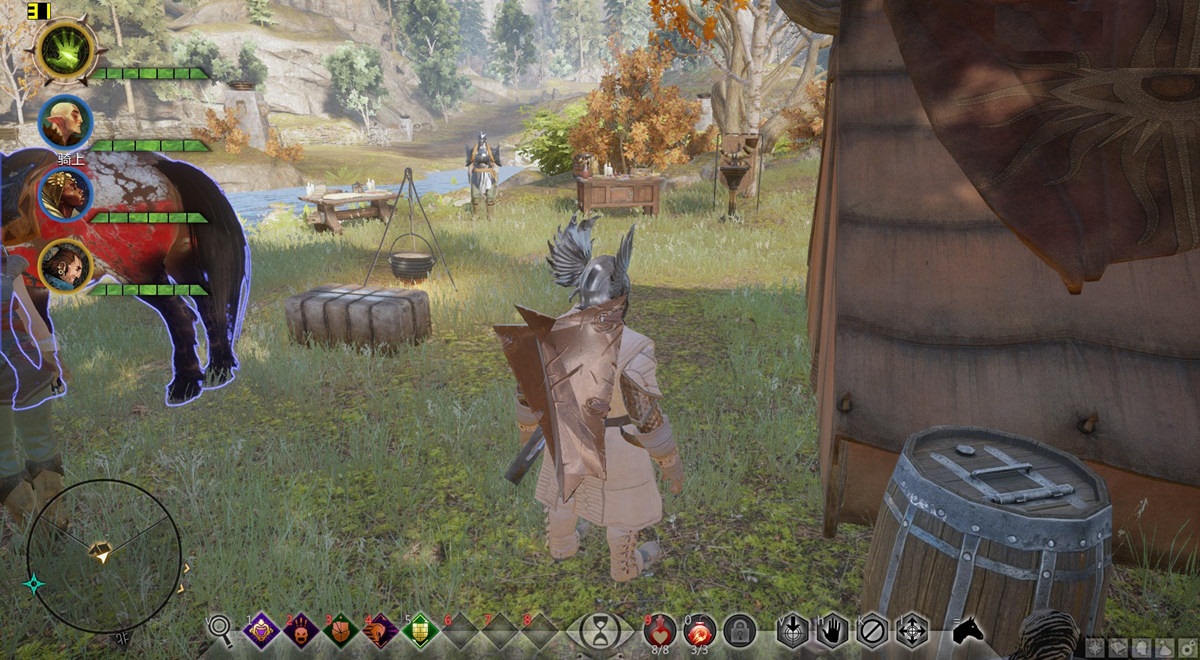Activate the screaming face ability in slot 2
1200x660 pixels.
301,631
